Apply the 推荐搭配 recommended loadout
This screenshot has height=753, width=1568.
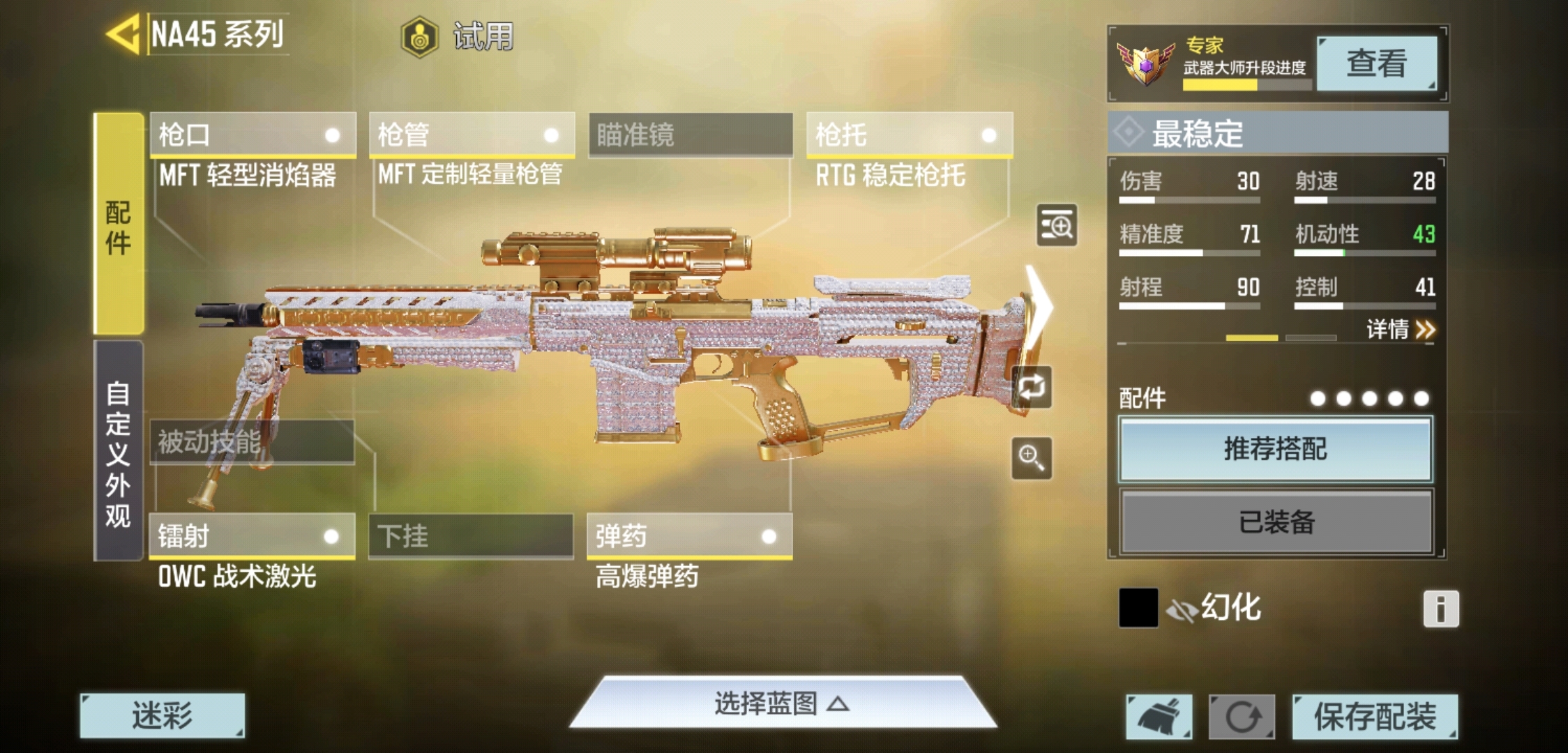coord(1275,450)
